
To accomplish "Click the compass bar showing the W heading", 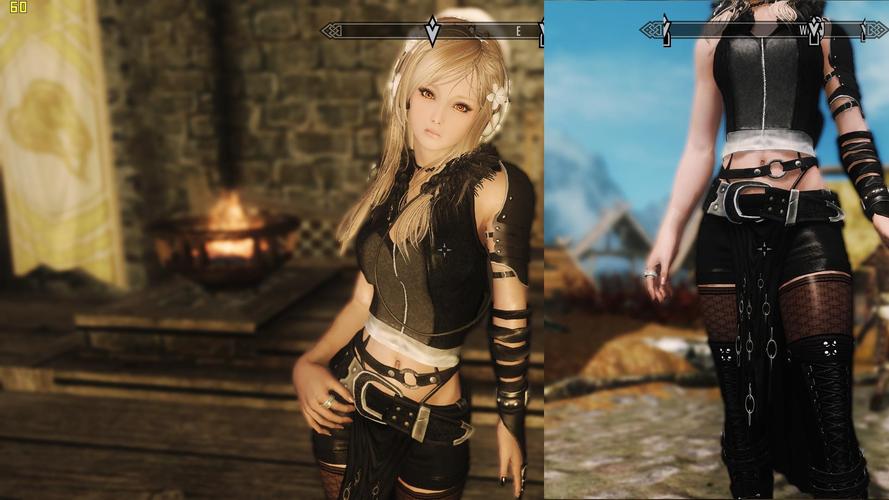I will click(764, 31).
